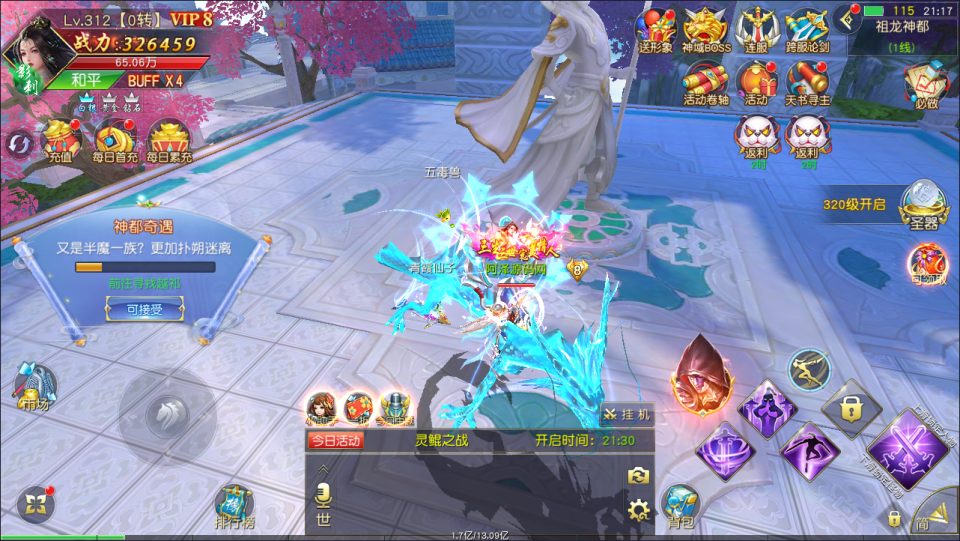Open the 天书寻主 event icon
Image resolution: width=960 pixels, height=541 pixels.
[805, 82]
